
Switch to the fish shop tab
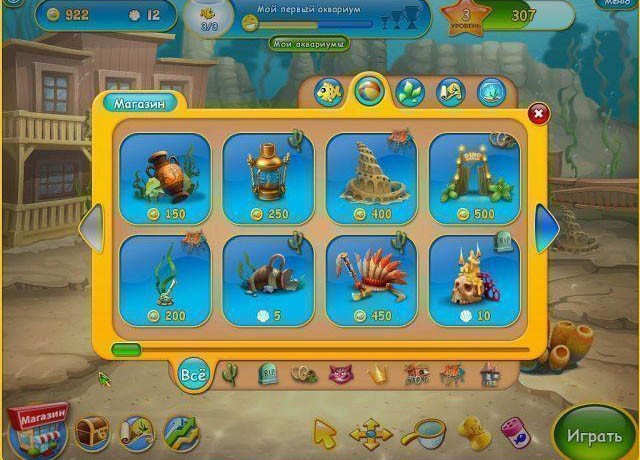328,93
